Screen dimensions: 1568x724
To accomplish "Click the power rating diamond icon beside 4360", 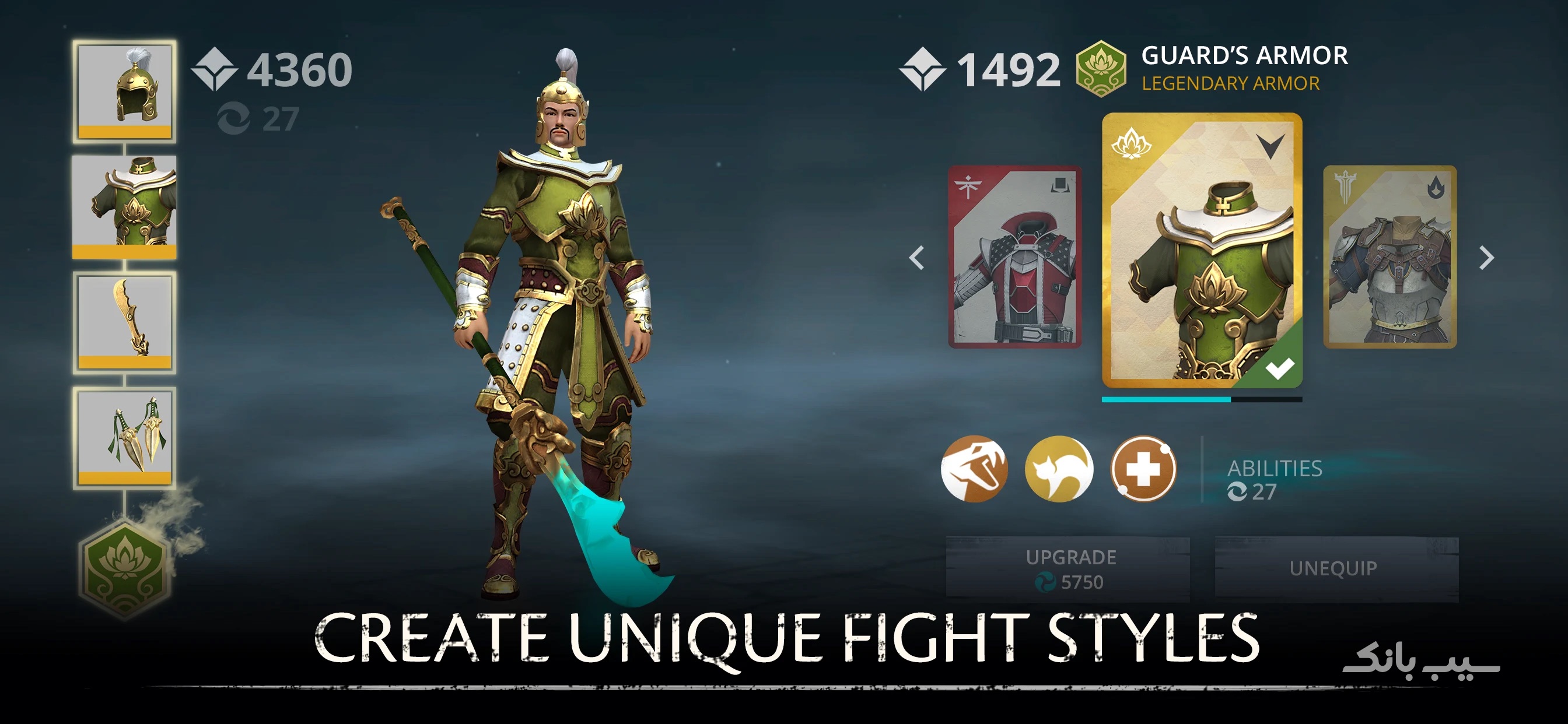I will click(x=213, y=69).
